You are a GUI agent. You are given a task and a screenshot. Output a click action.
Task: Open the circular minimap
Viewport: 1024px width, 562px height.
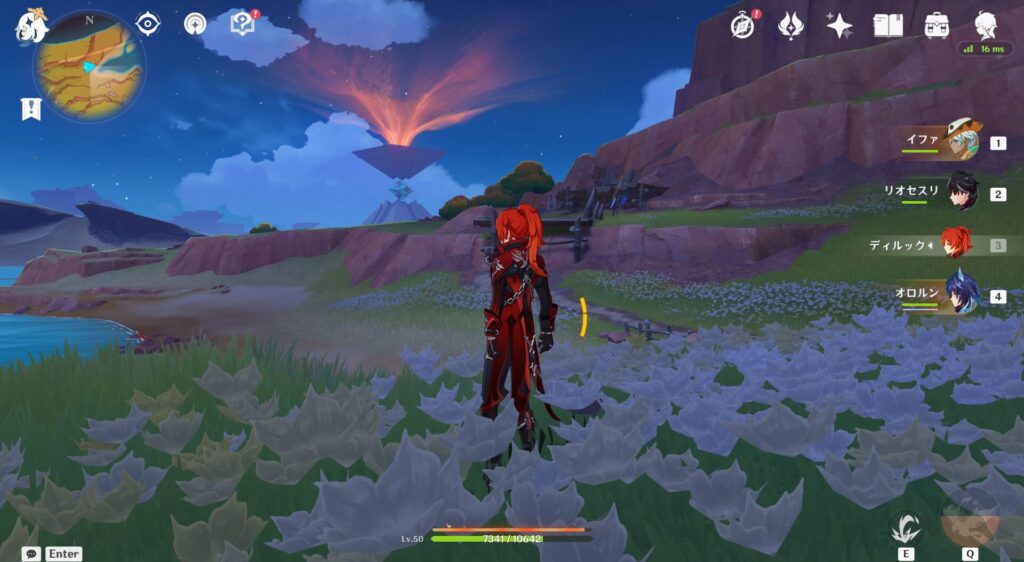pyautogui.click(x=89, y=66)
